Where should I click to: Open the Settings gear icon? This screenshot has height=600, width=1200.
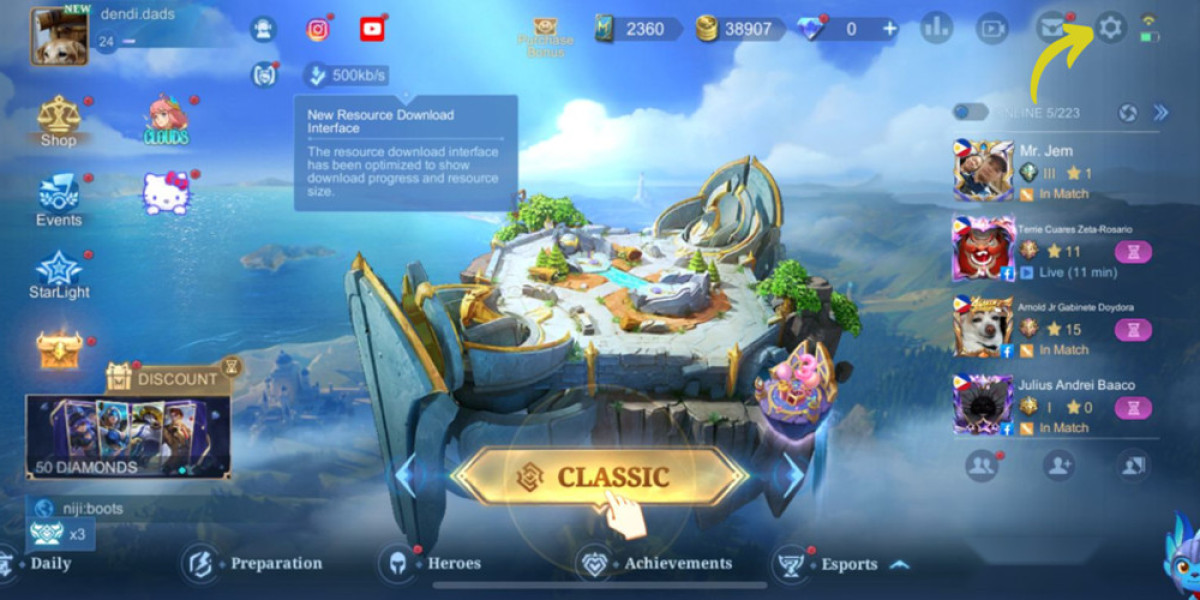click(x=1110, y=28)
